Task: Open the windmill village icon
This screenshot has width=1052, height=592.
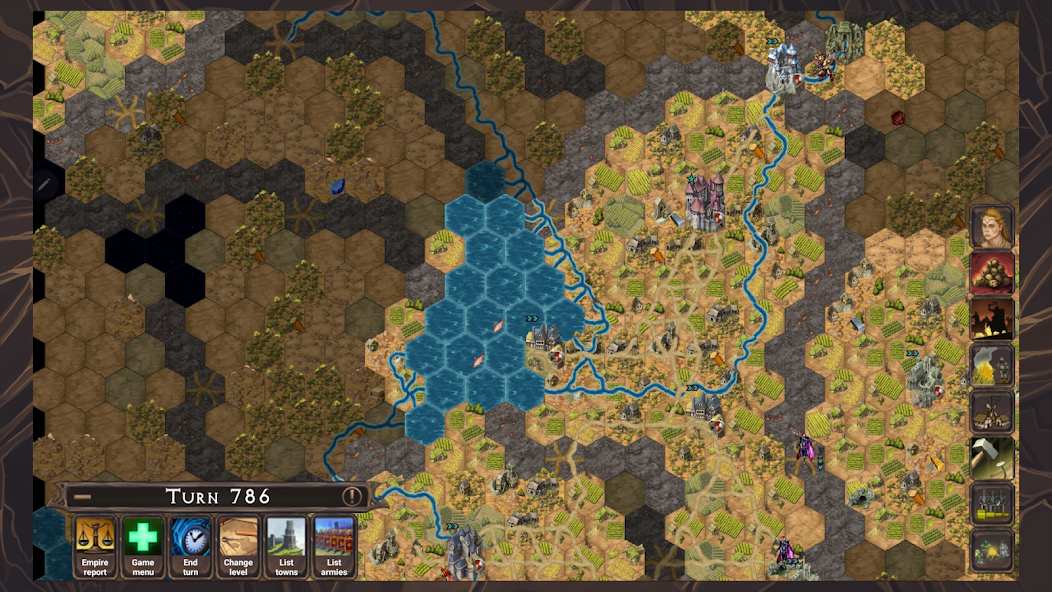Action: pos(992,412)
